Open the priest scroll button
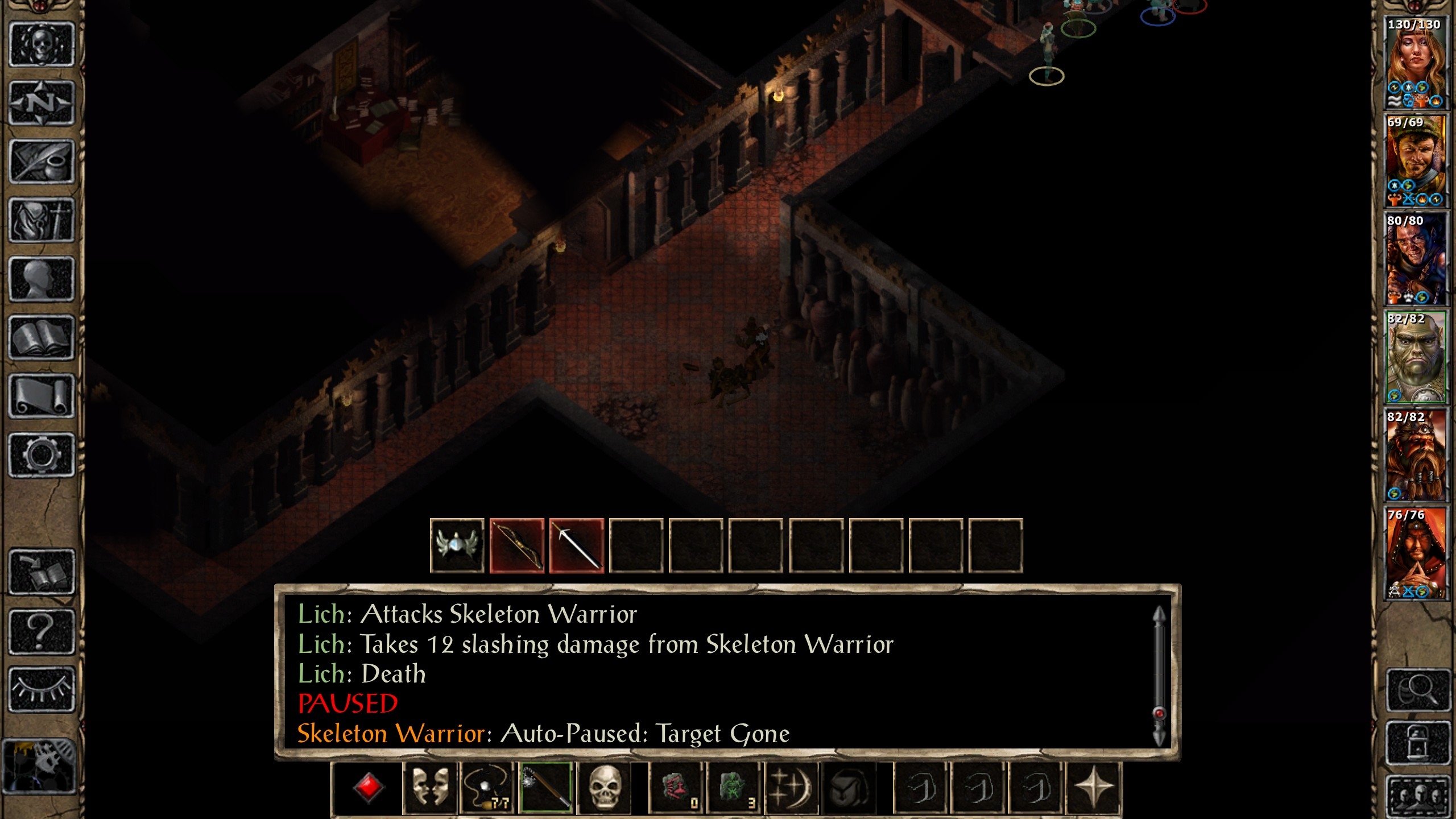This screenshot has width=1456, height=819. pos(42,396)
